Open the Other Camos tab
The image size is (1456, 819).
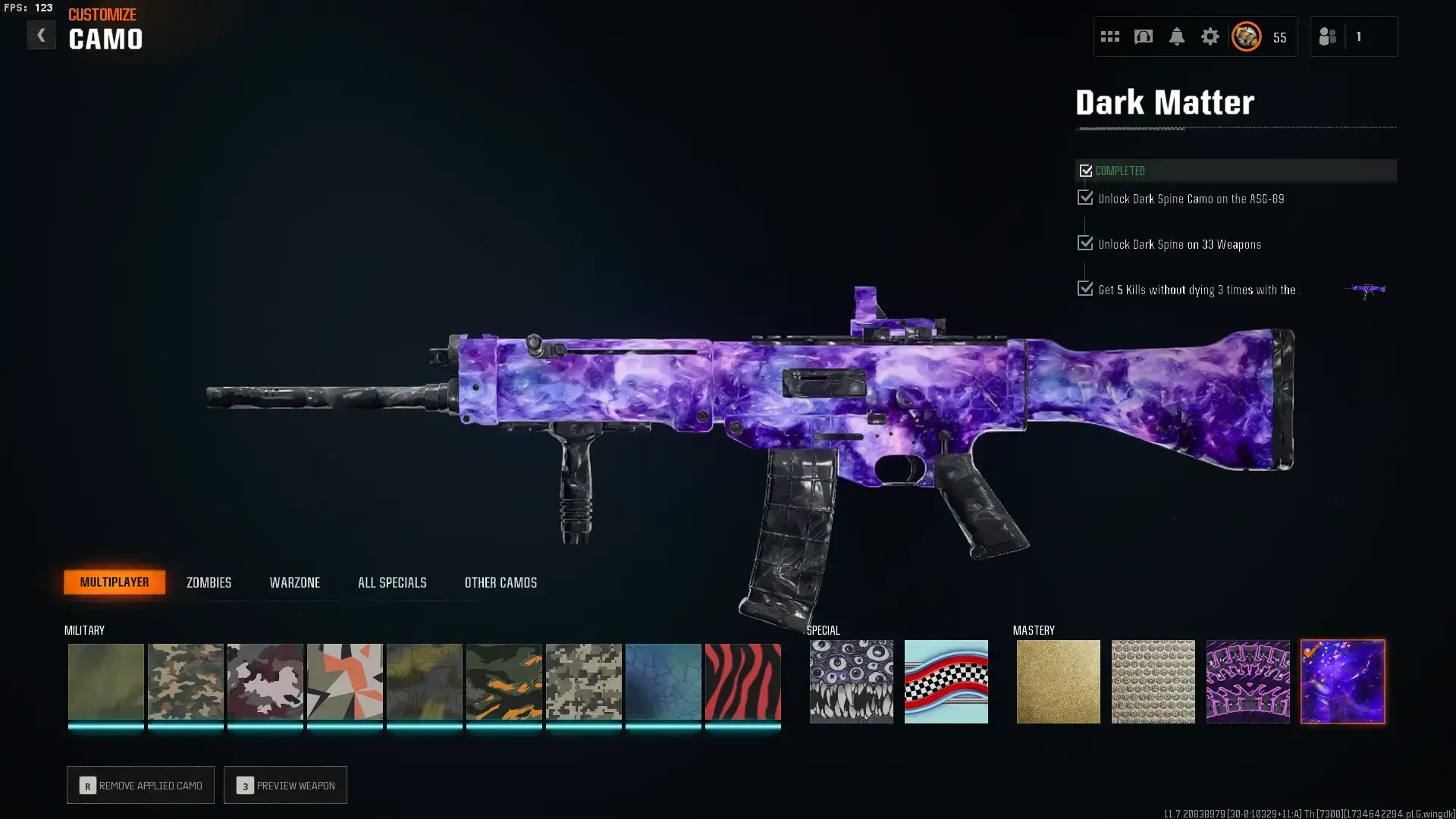[500, 582]
